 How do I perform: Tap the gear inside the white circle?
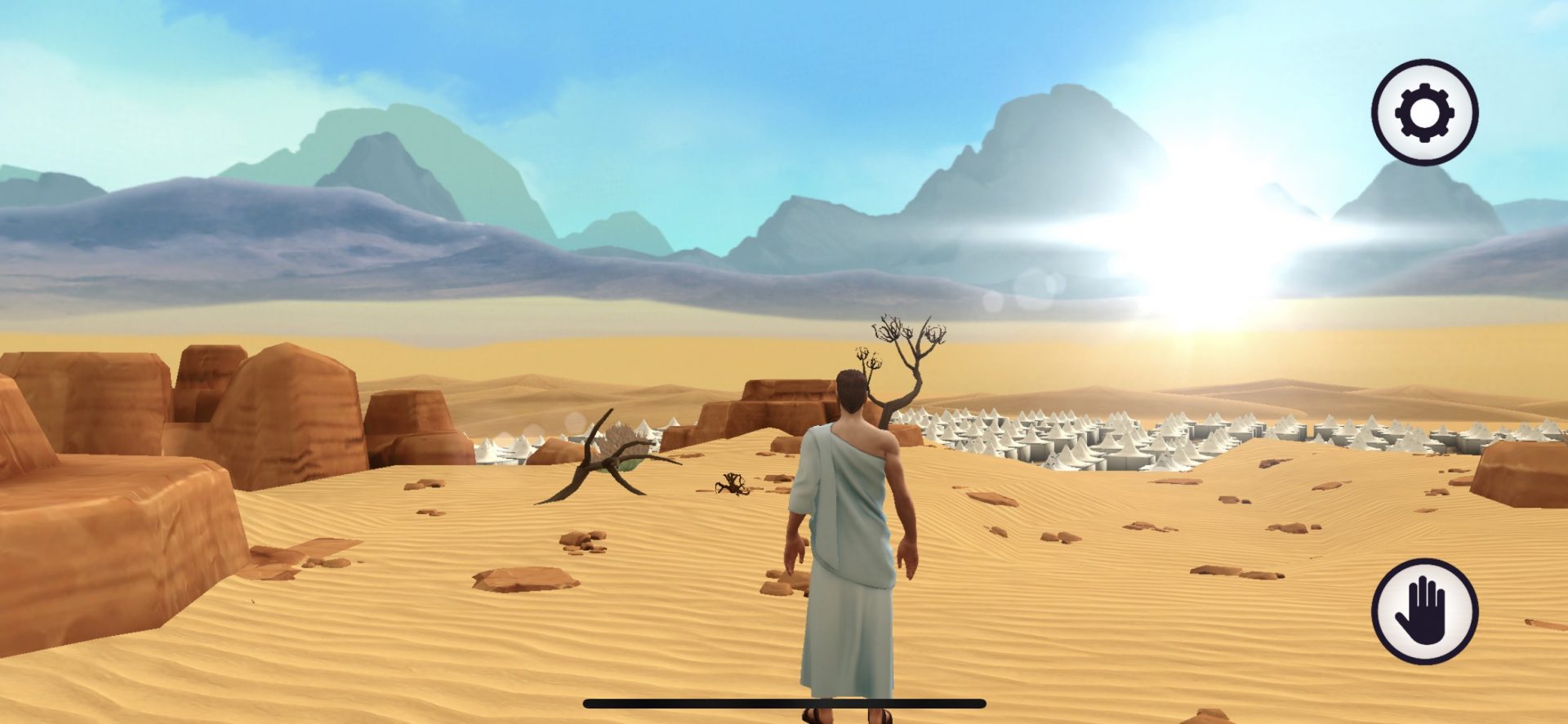[1423, 112]
